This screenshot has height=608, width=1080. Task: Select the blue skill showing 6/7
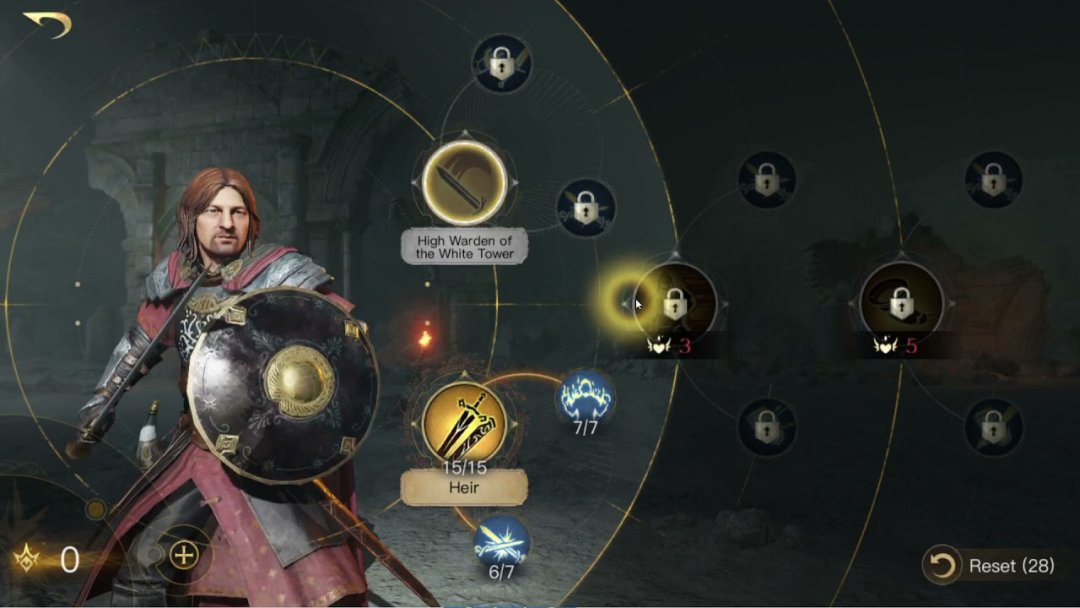501,543
